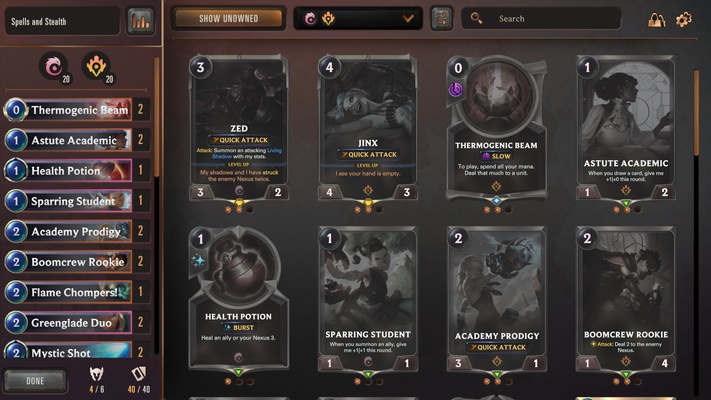The image size is (711, 400).
Task: Open the deck stats chart button
Action: click(140, 20)
